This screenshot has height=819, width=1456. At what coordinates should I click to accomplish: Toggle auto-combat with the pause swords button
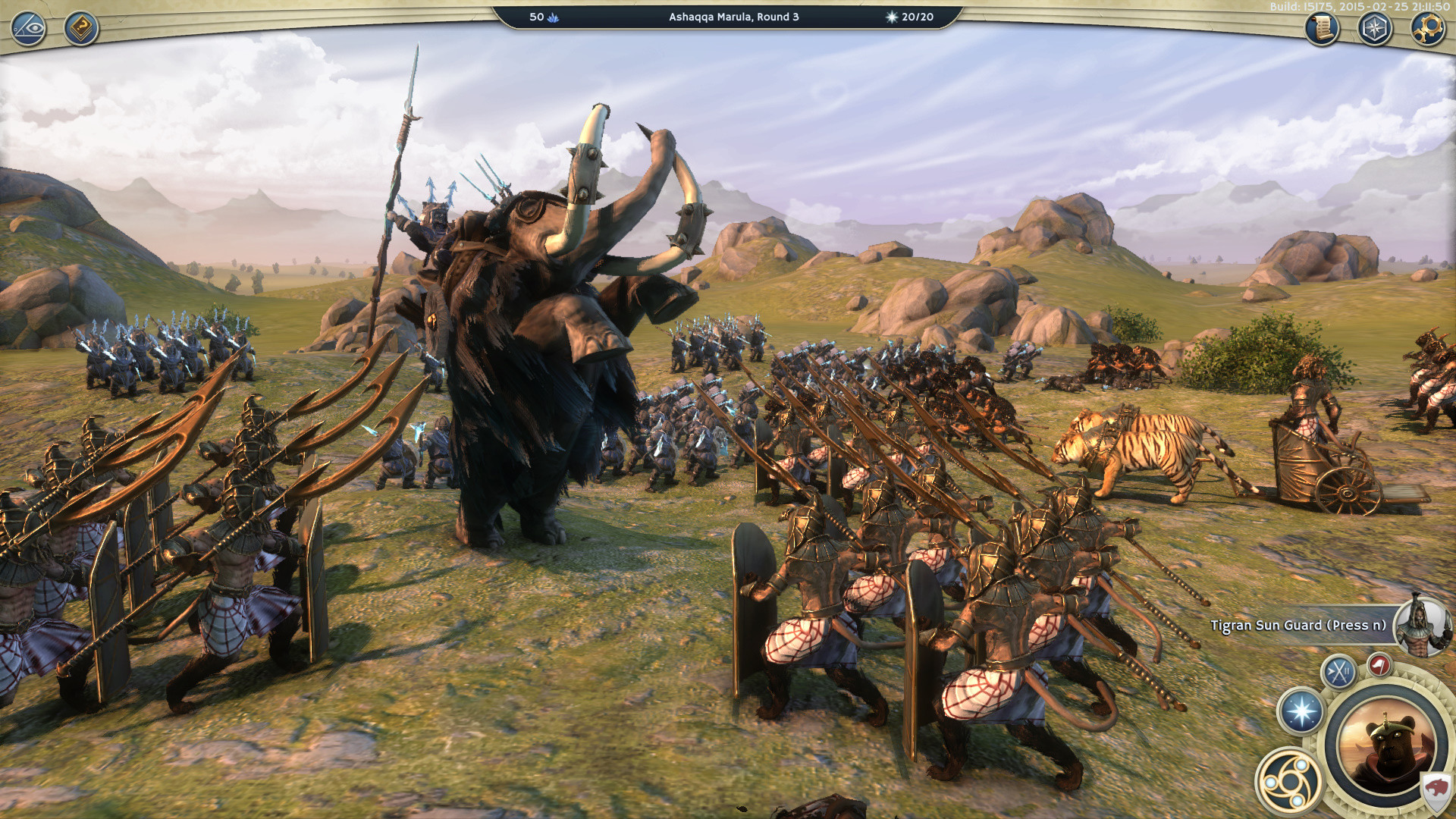tap(1337, 671)
